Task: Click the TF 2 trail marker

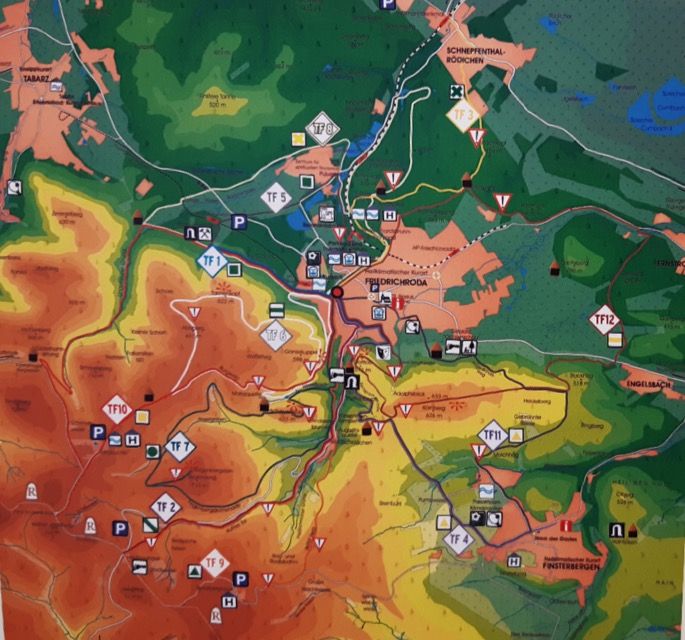Action: click(166, 507)
